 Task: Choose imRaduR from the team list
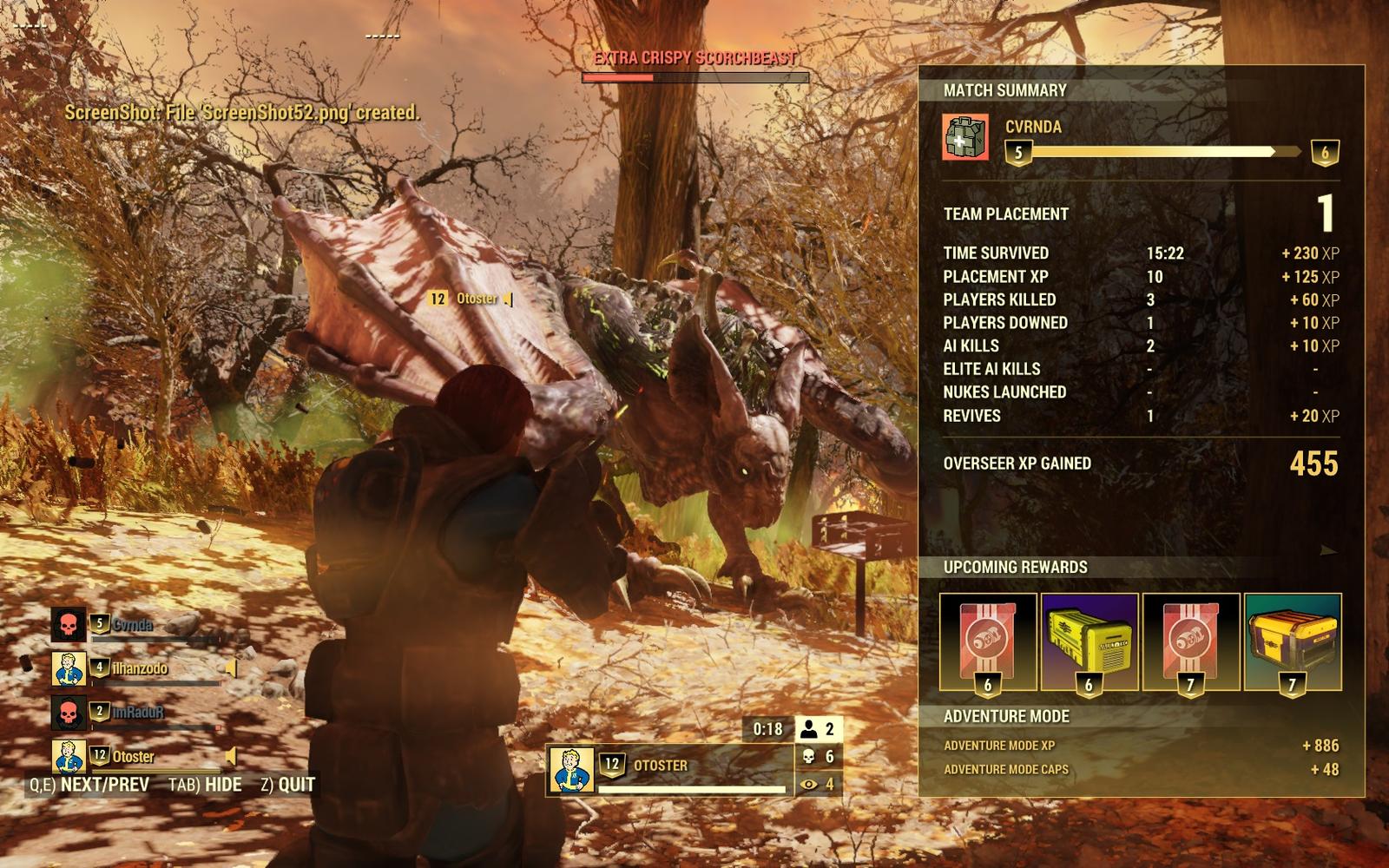[x=137, y=713]
